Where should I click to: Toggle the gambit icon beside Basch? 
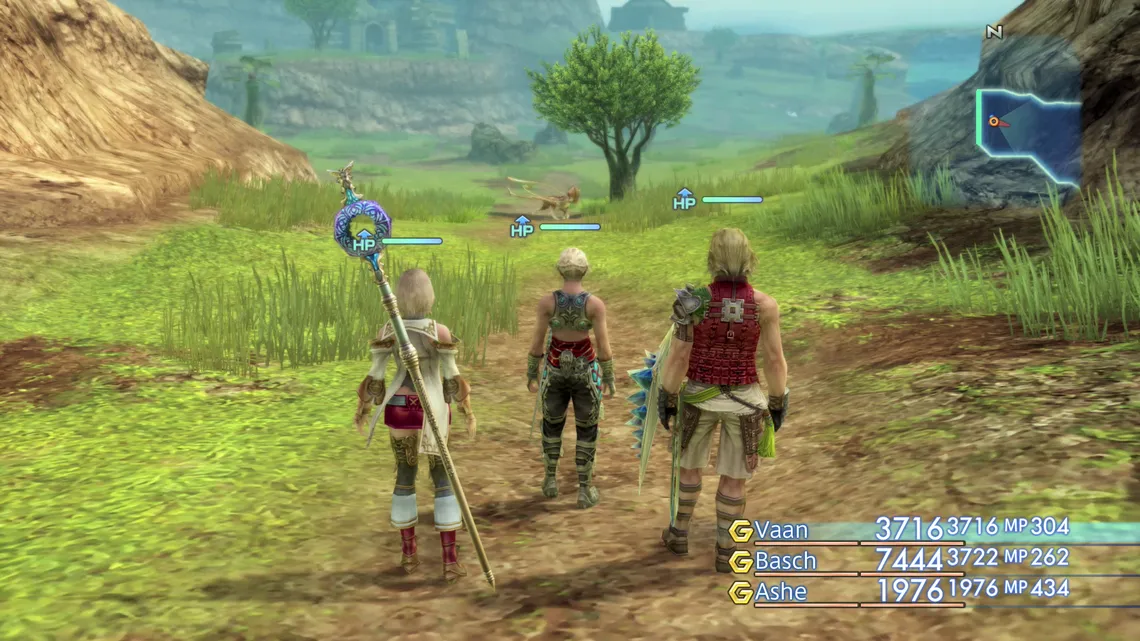pyautogui.click(x=741, y=562)
